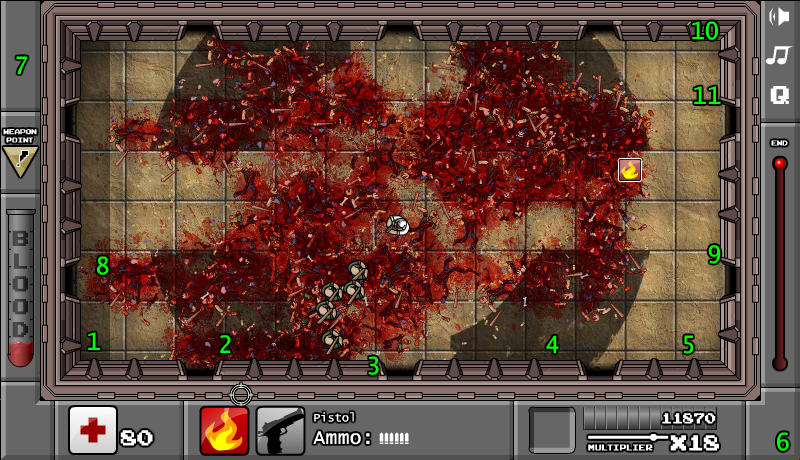Image resolution: width=800 pixels, height=460 pixels.
Task: Click the Q quality button
Action: point(779,95)
